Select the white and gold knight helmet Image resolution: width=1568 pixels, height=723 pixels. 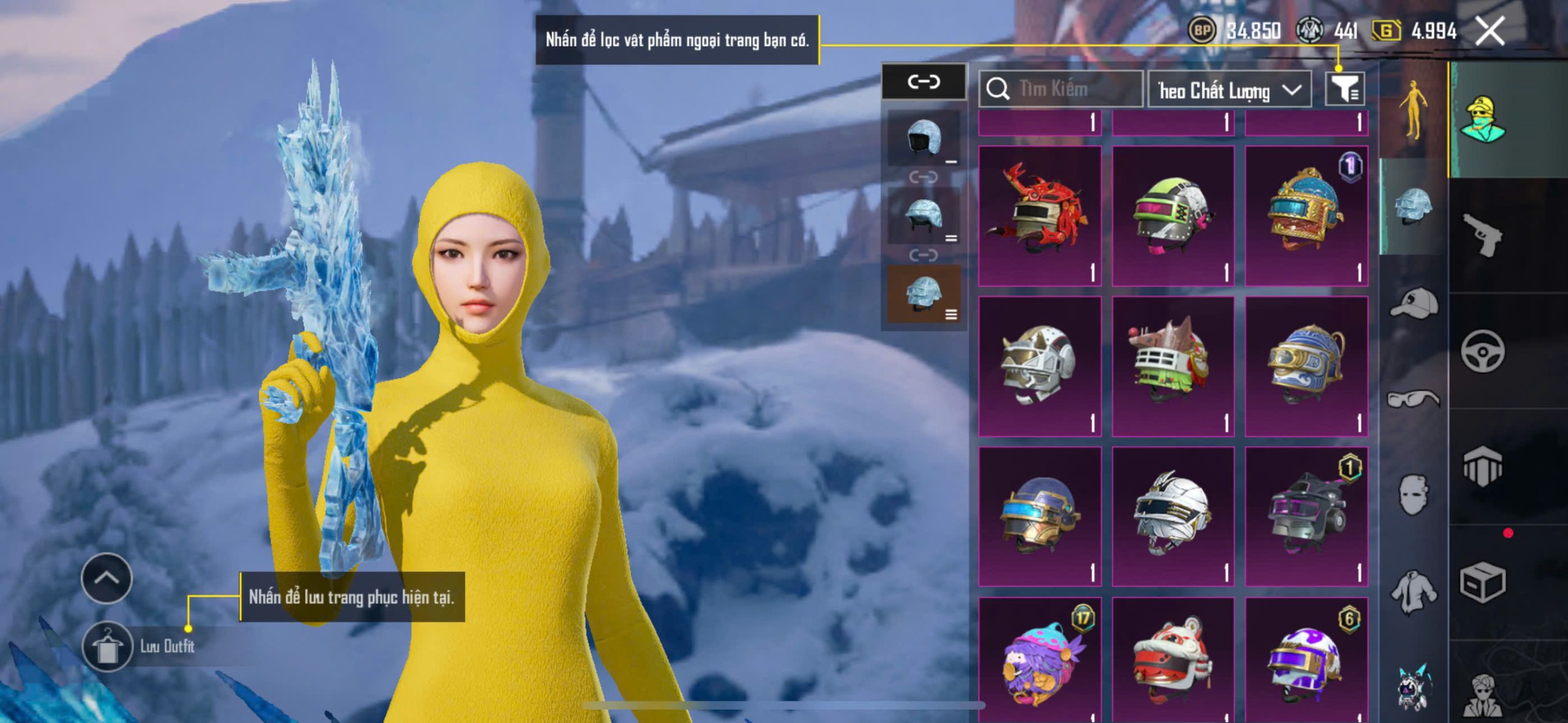click(1039, 366)
